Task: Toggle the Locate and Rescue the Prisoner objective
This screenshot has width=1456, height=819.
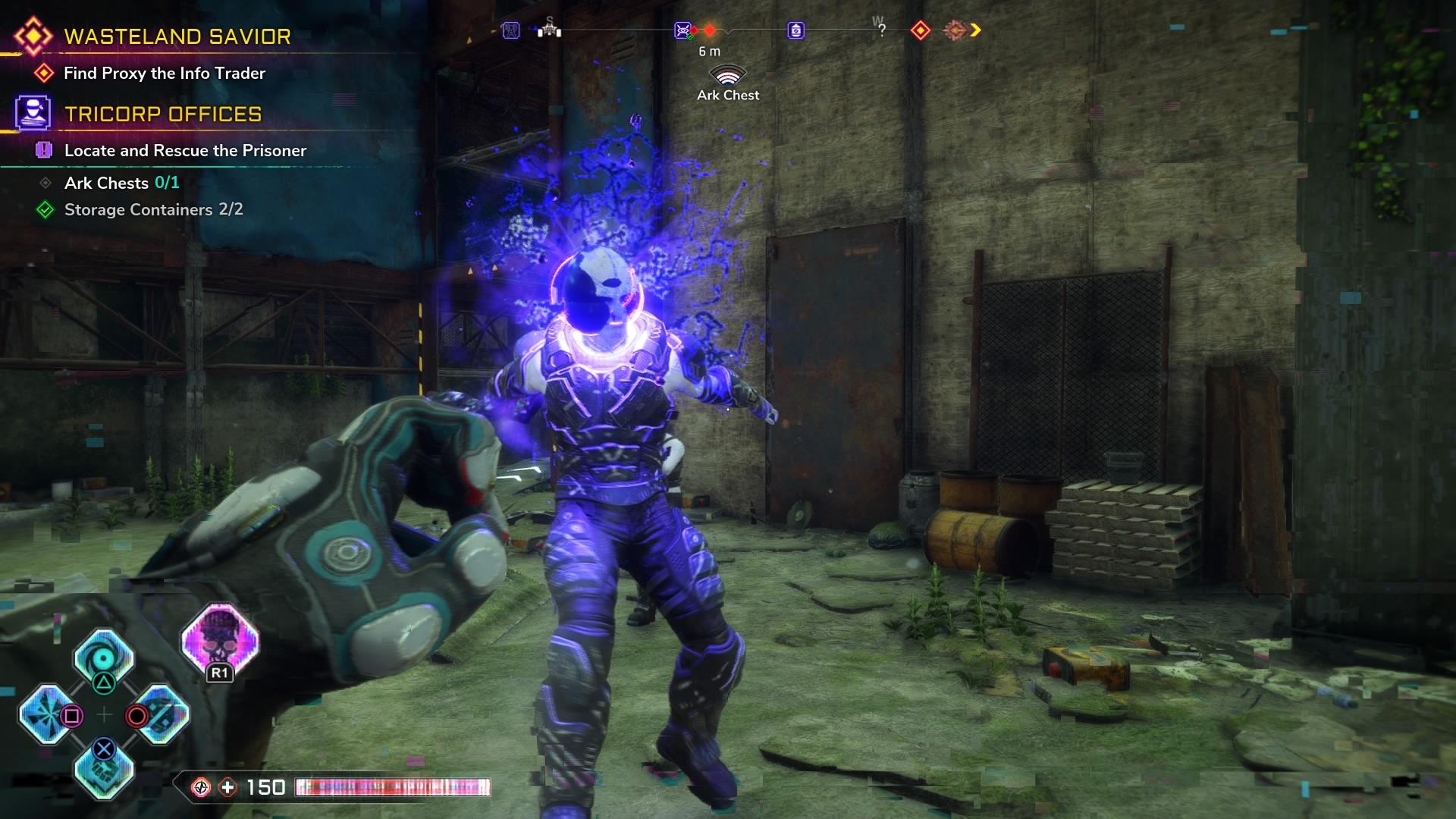Action: pos(185,150)
